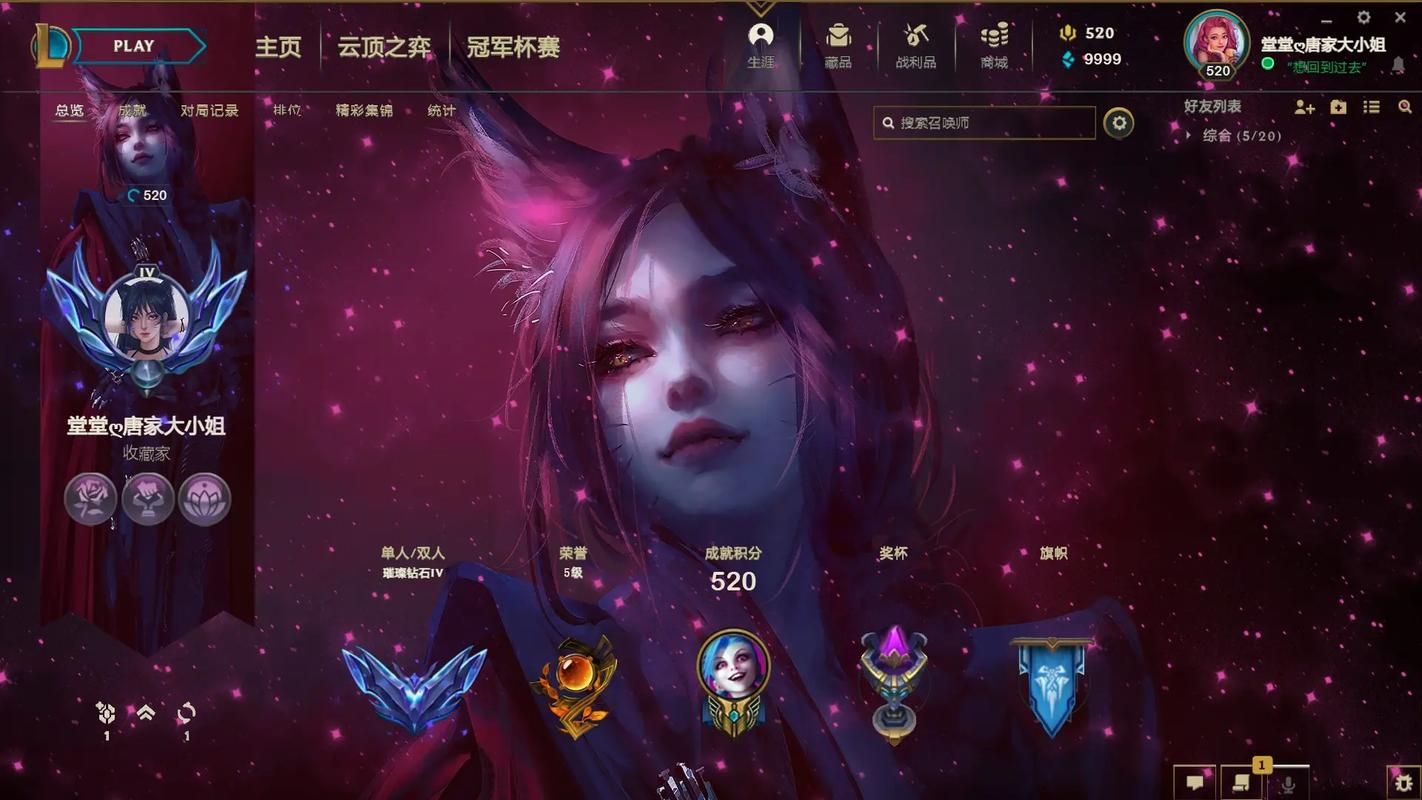Expand the chevron above the token counters
Image resolution: width=1422 pixels, height=800 pixels.
pos(144,710)
